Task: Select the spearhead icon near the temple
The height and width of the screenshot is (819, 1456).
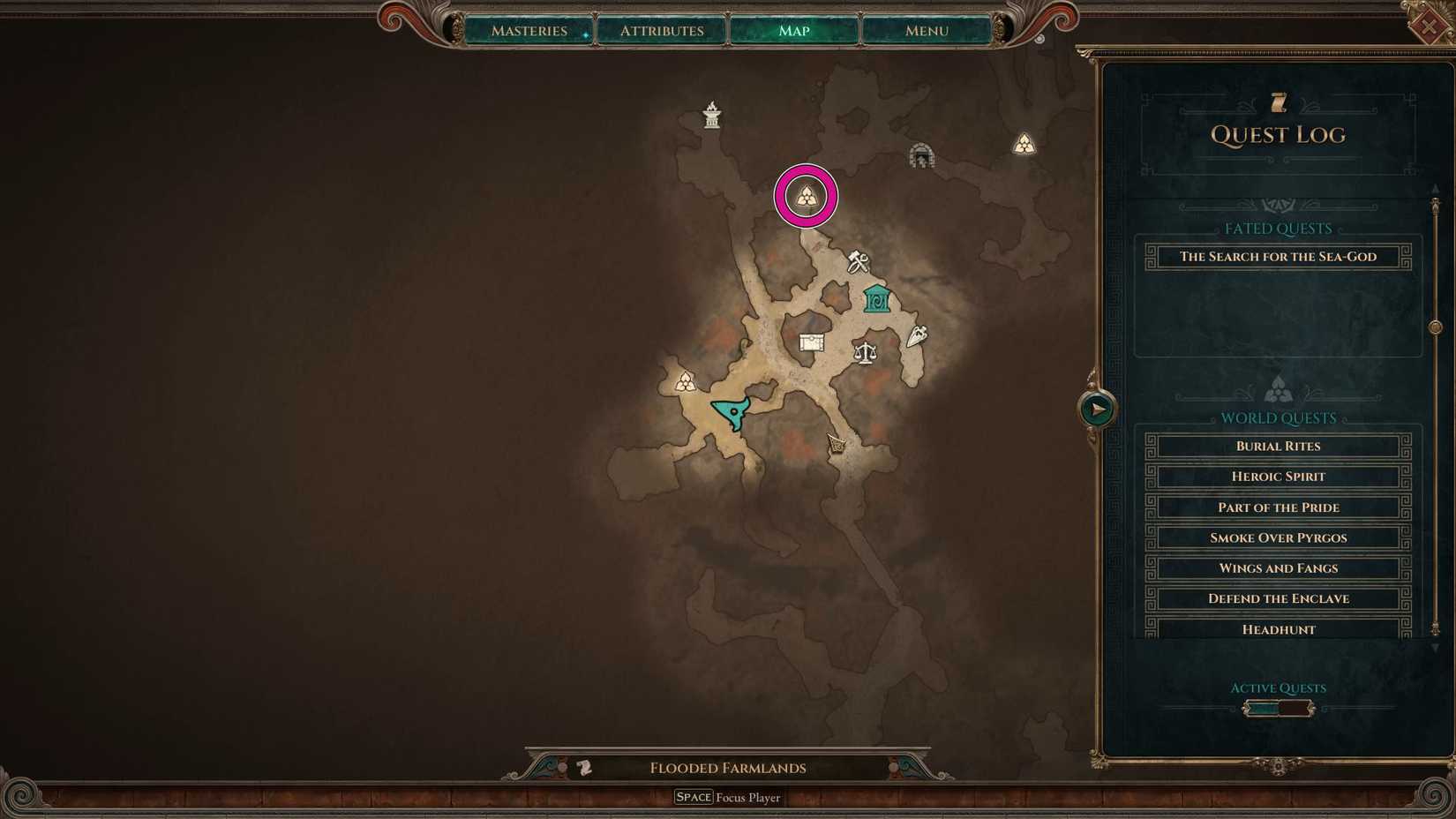Action: [916, 335]
